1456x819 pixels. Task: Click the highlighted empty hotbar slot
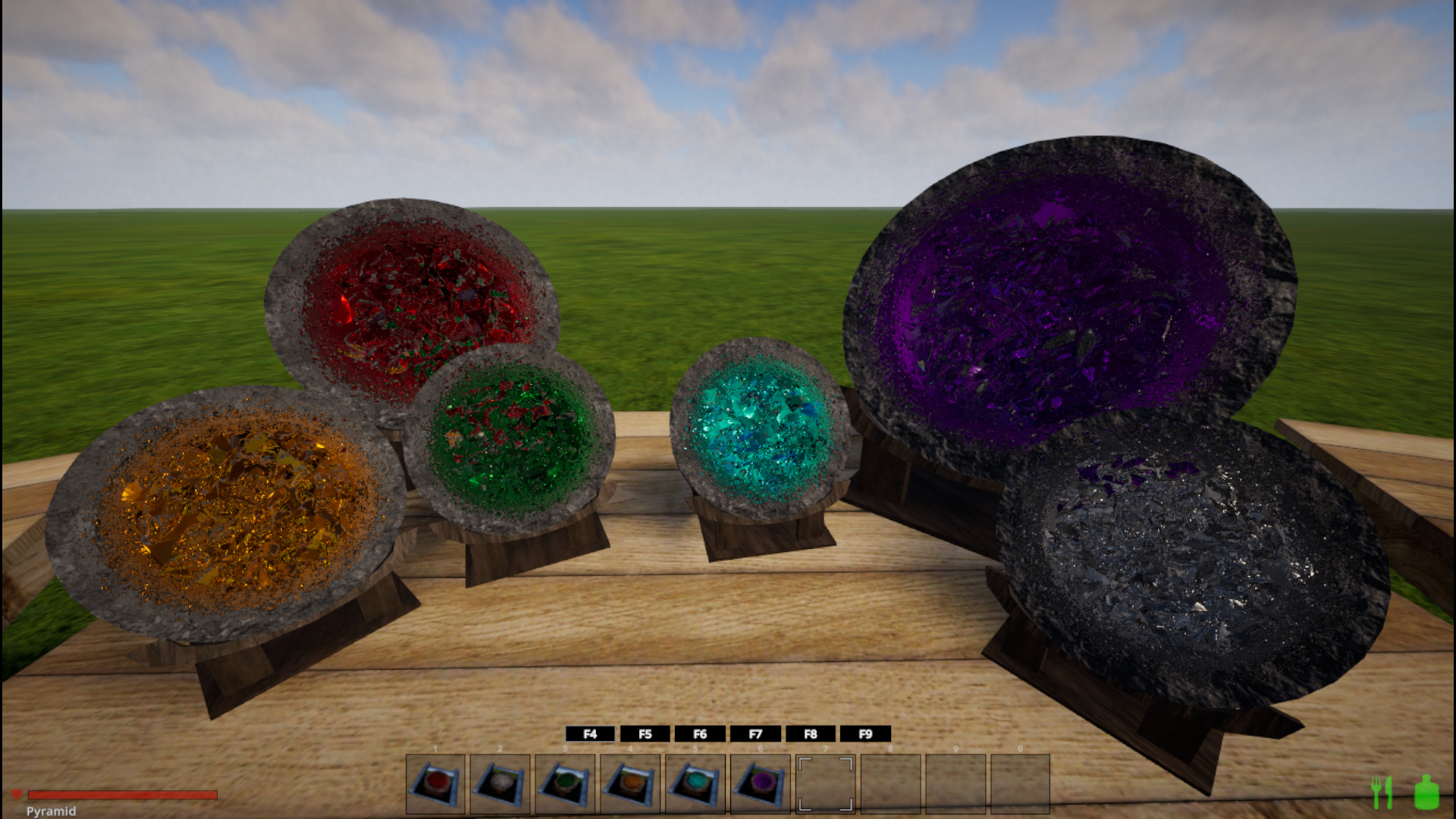pyautogui.click(x=825, y=783)
